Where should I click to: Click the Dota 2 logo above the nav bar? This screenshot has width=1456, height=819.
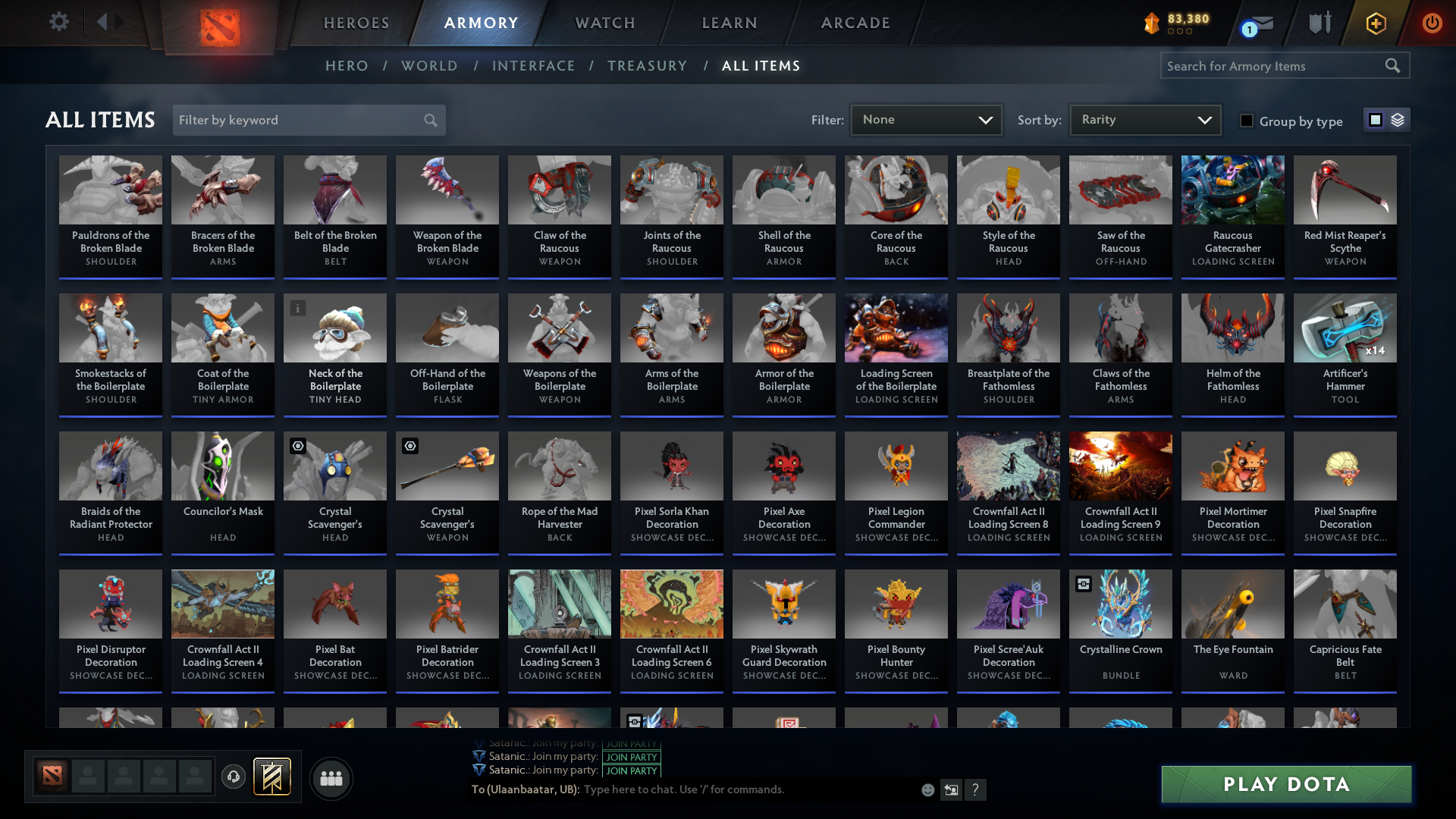coord(219,27)
